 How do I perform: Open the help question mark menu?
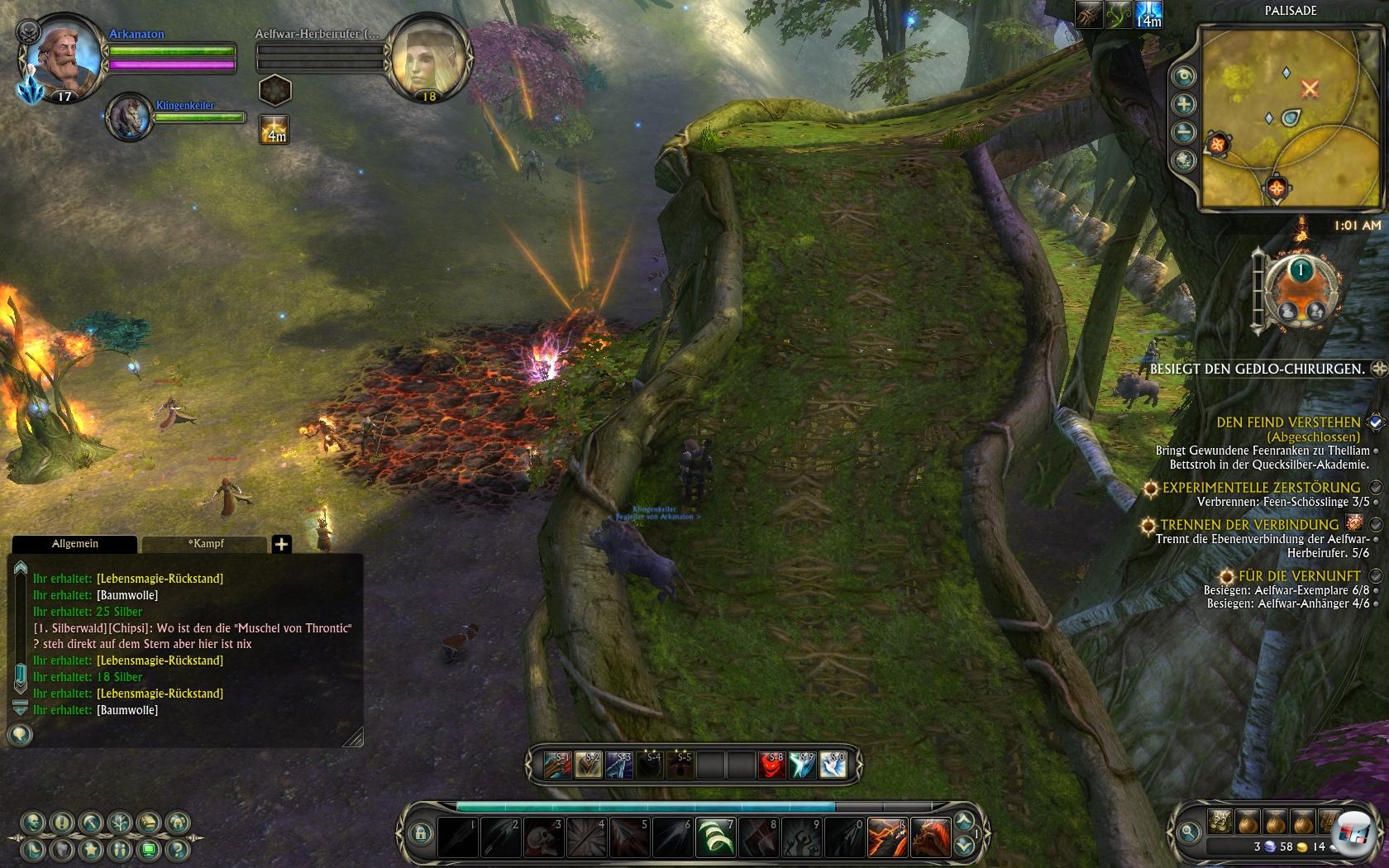coord(176,849)
